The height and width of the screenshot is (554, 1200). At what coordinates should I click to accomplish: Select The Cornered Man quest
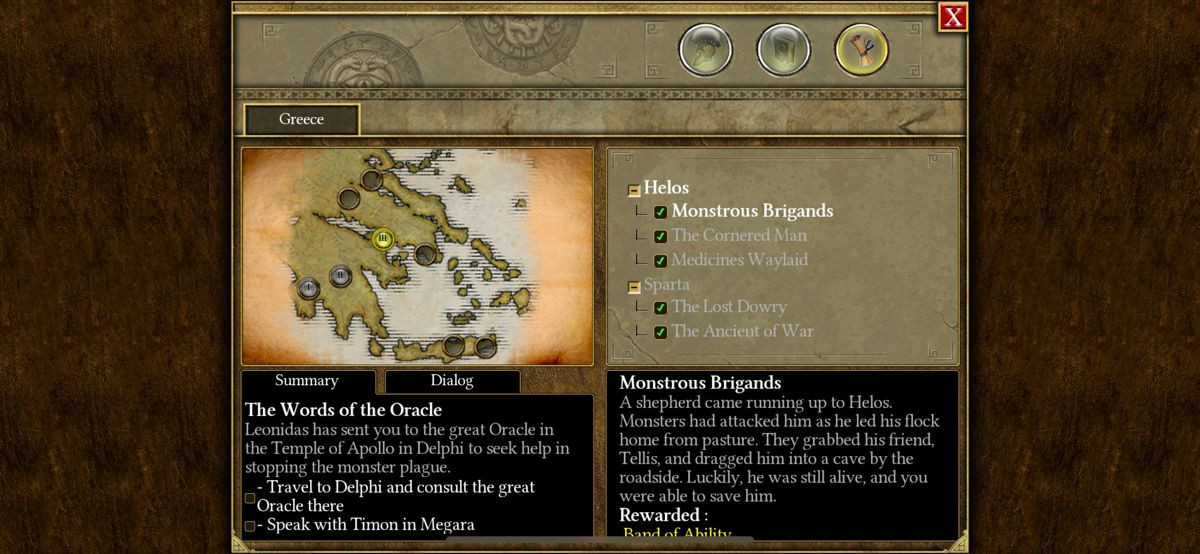(739, 236)
